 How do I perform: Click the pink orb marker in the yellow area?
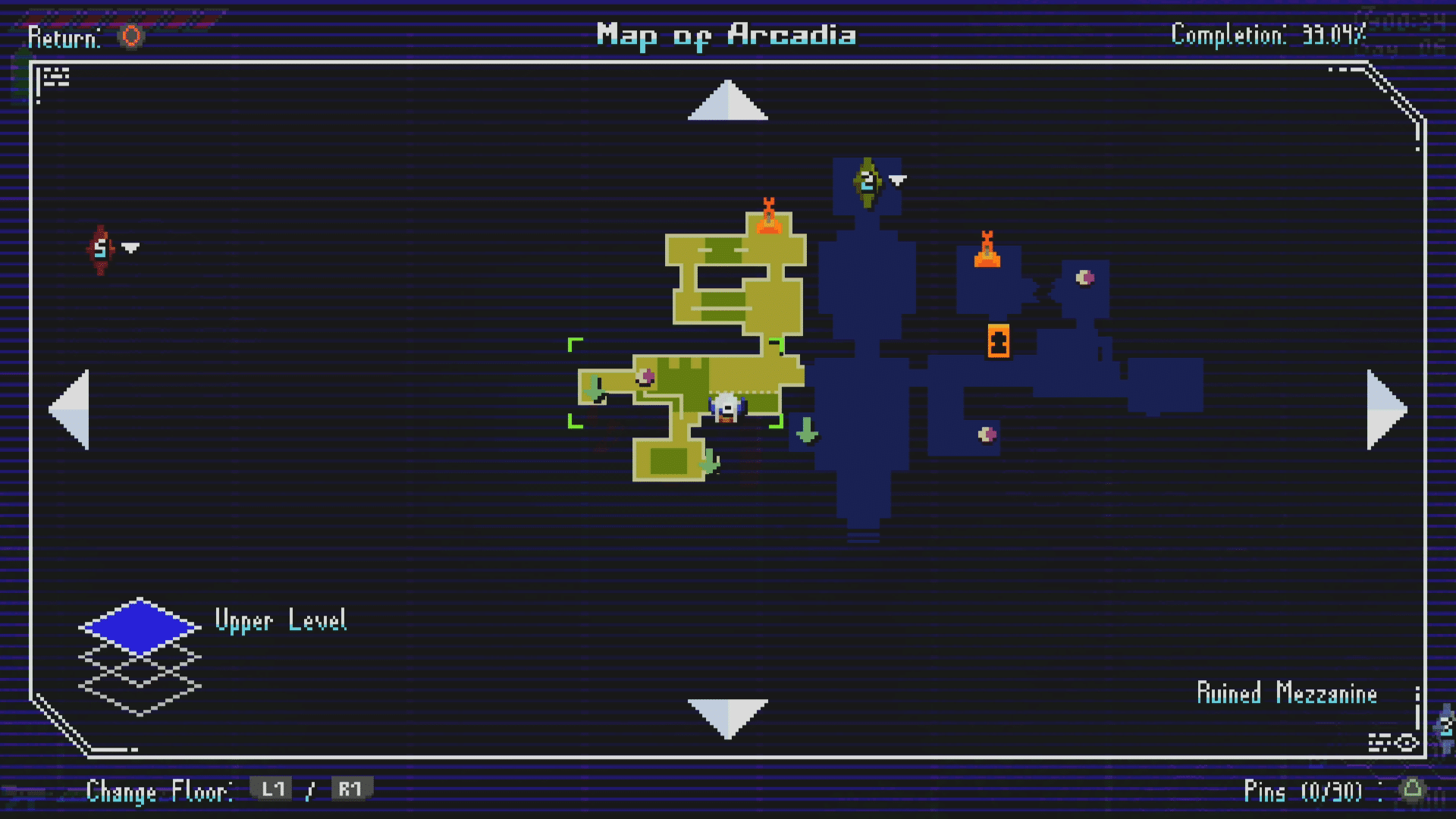pos(646,377)
